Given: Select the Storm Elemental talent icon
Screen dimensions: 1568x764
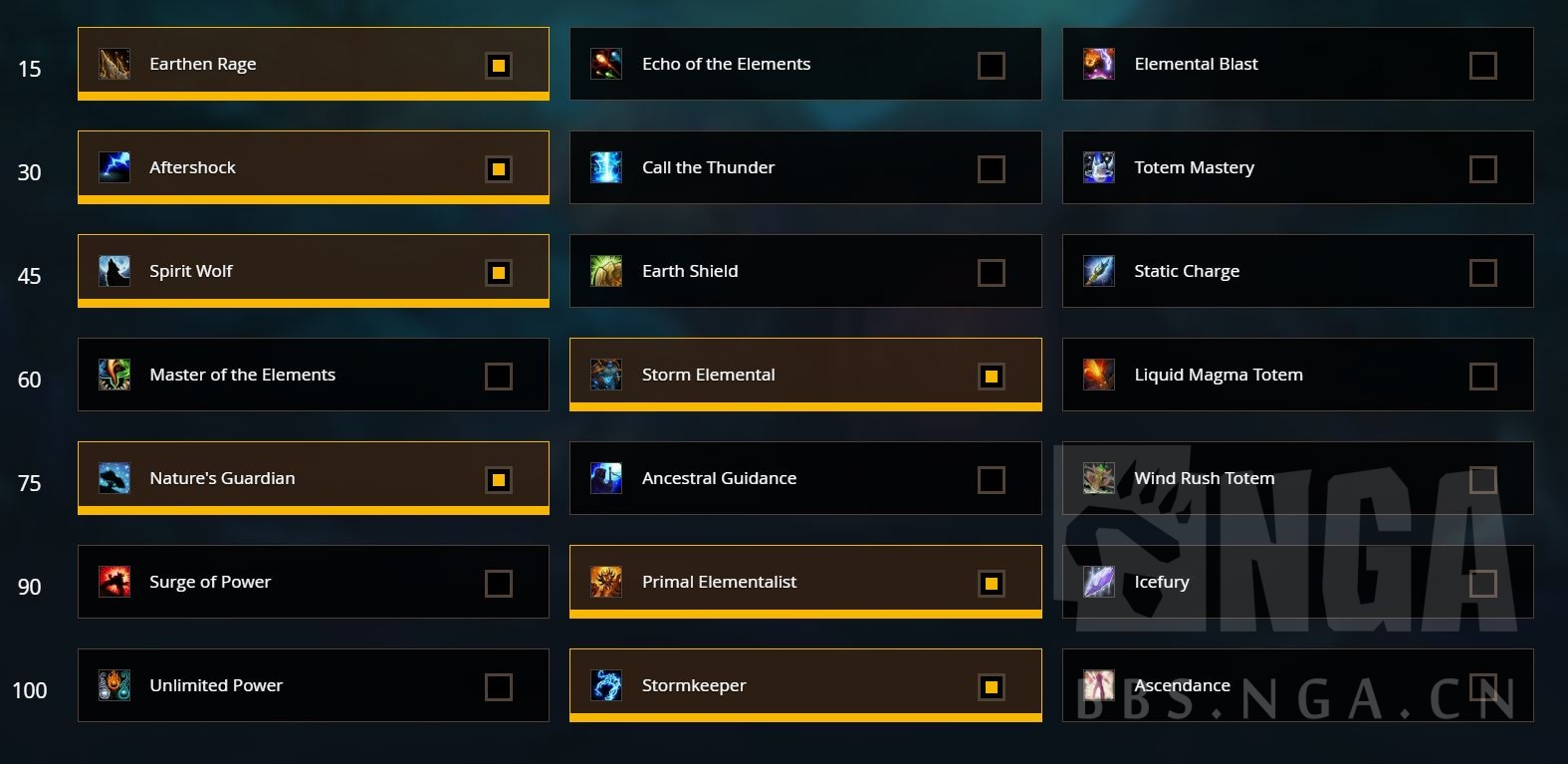Looking at the screenshot, I should (x=605, y=375).
